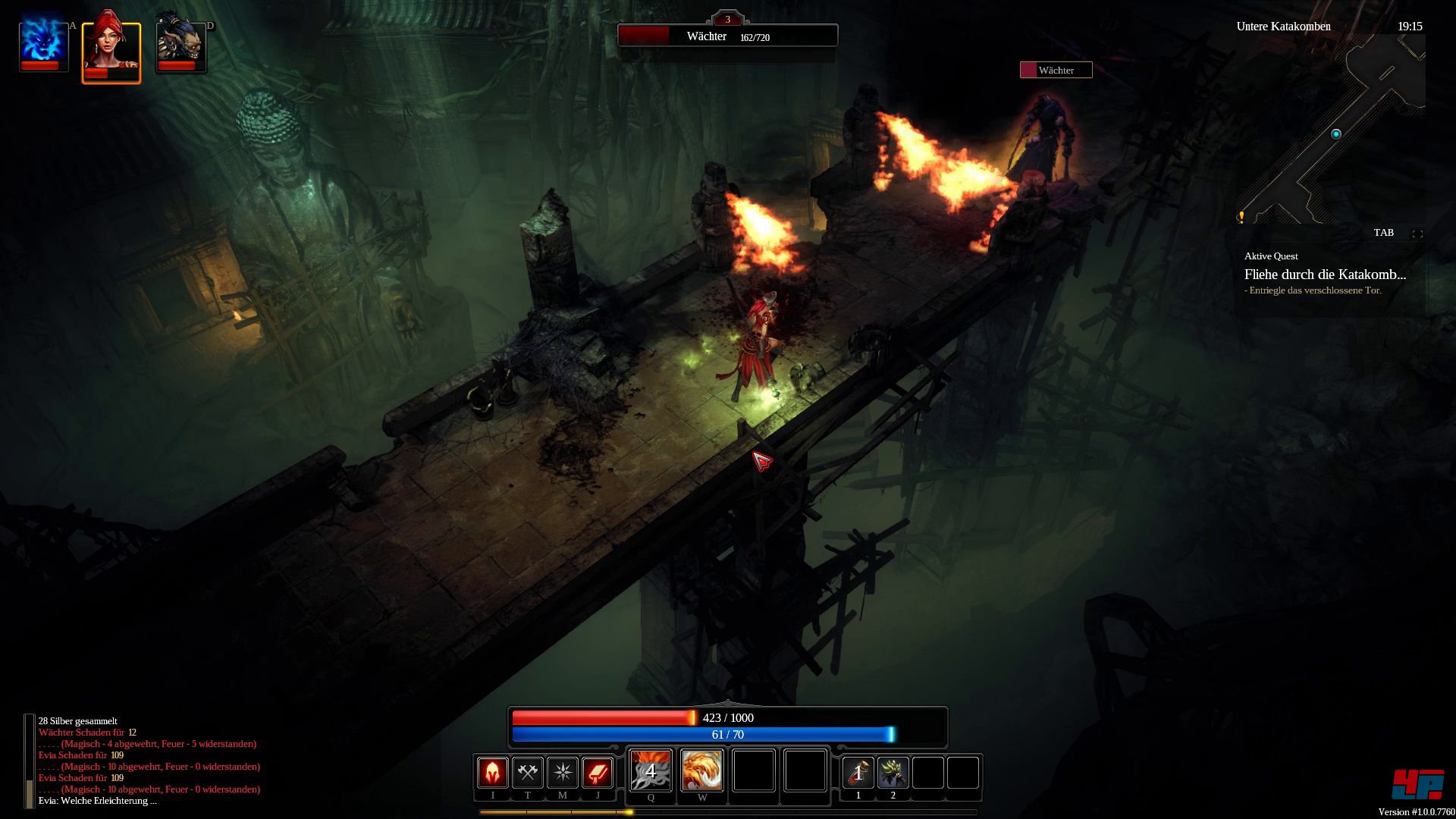This screenshot has height=819, width=1456.
Task: Open the crossed axes talents icon
Action: tap(528, 773)
